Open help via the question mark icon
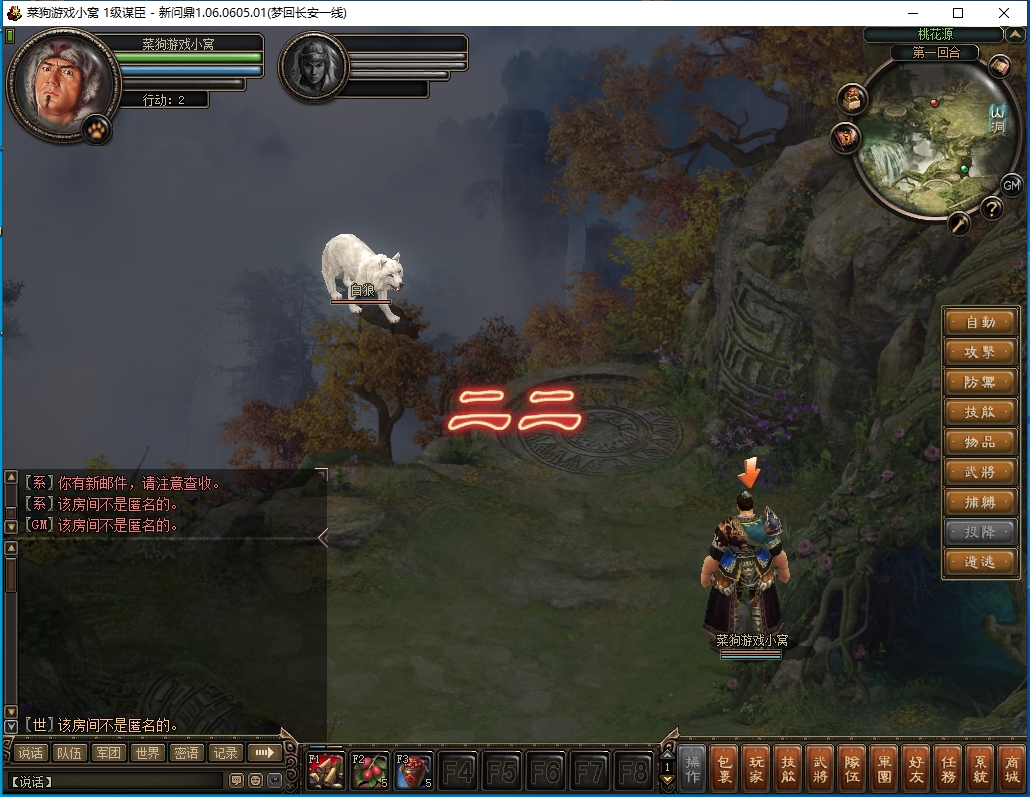Screen dimensions: 1030x797 coord(991,208)
